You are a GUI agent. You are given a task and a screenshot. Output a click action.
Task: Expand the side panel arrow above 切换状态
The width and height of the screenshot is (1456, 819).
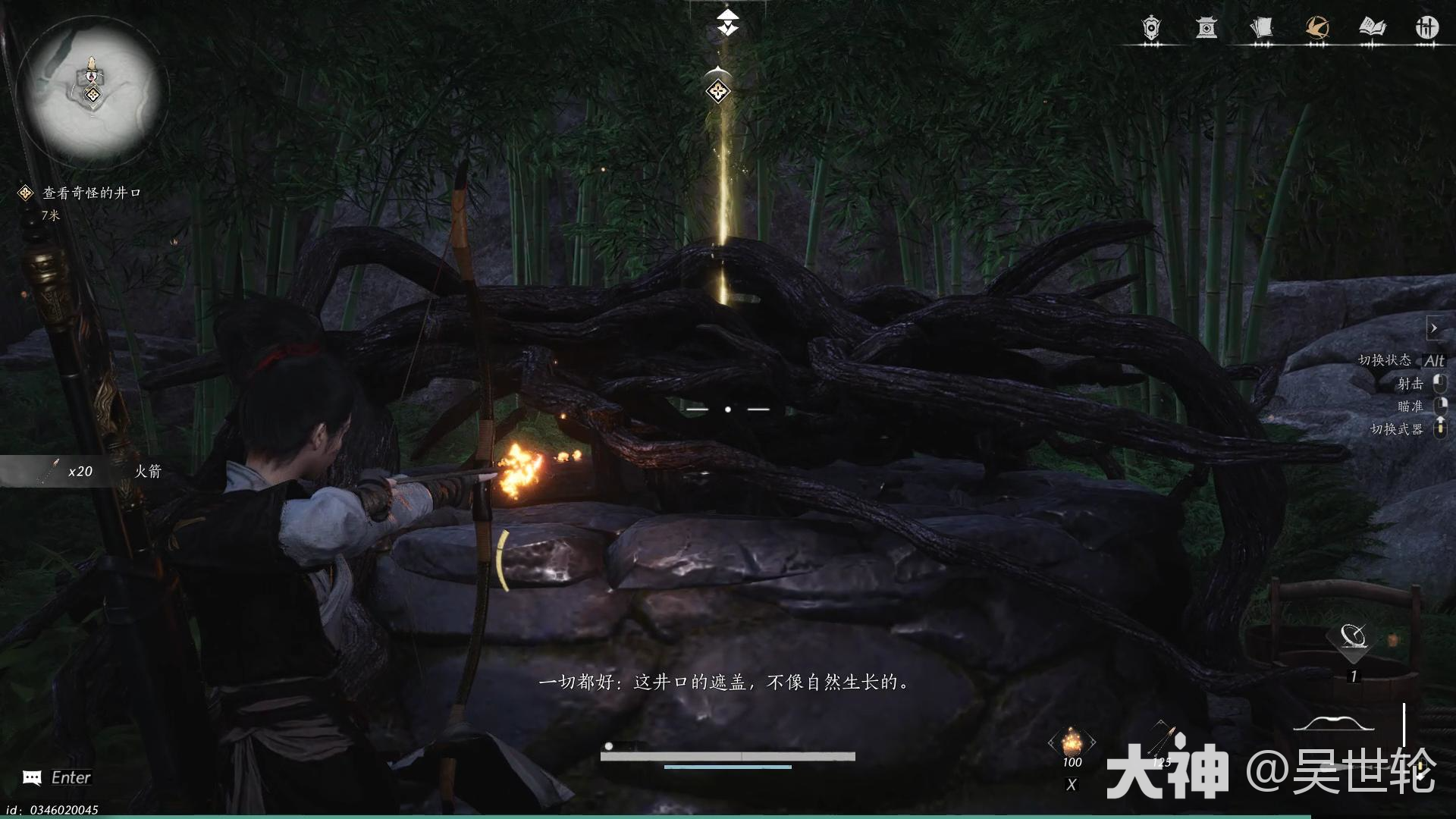click(x=1433, y=328)
